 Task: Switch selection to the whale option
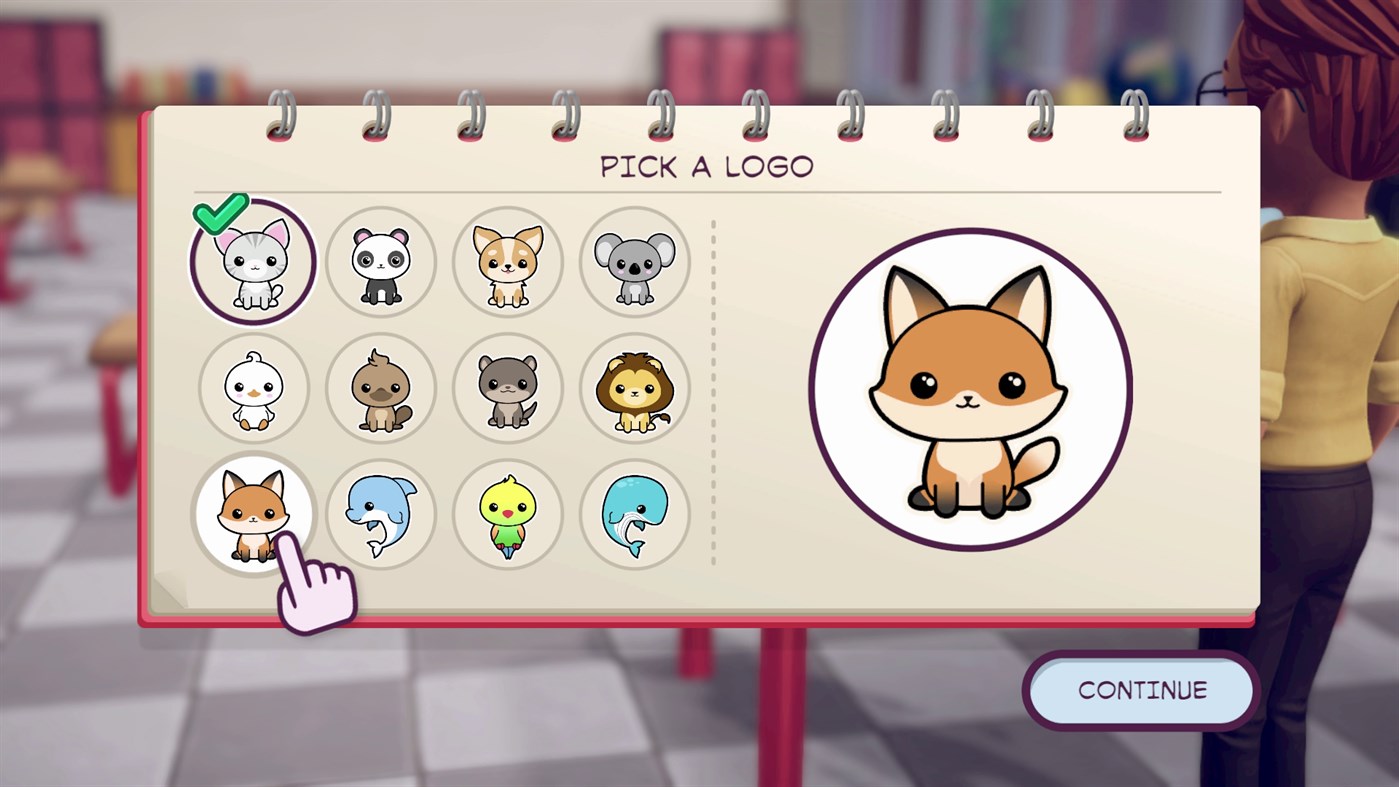[x=634, y=514]
